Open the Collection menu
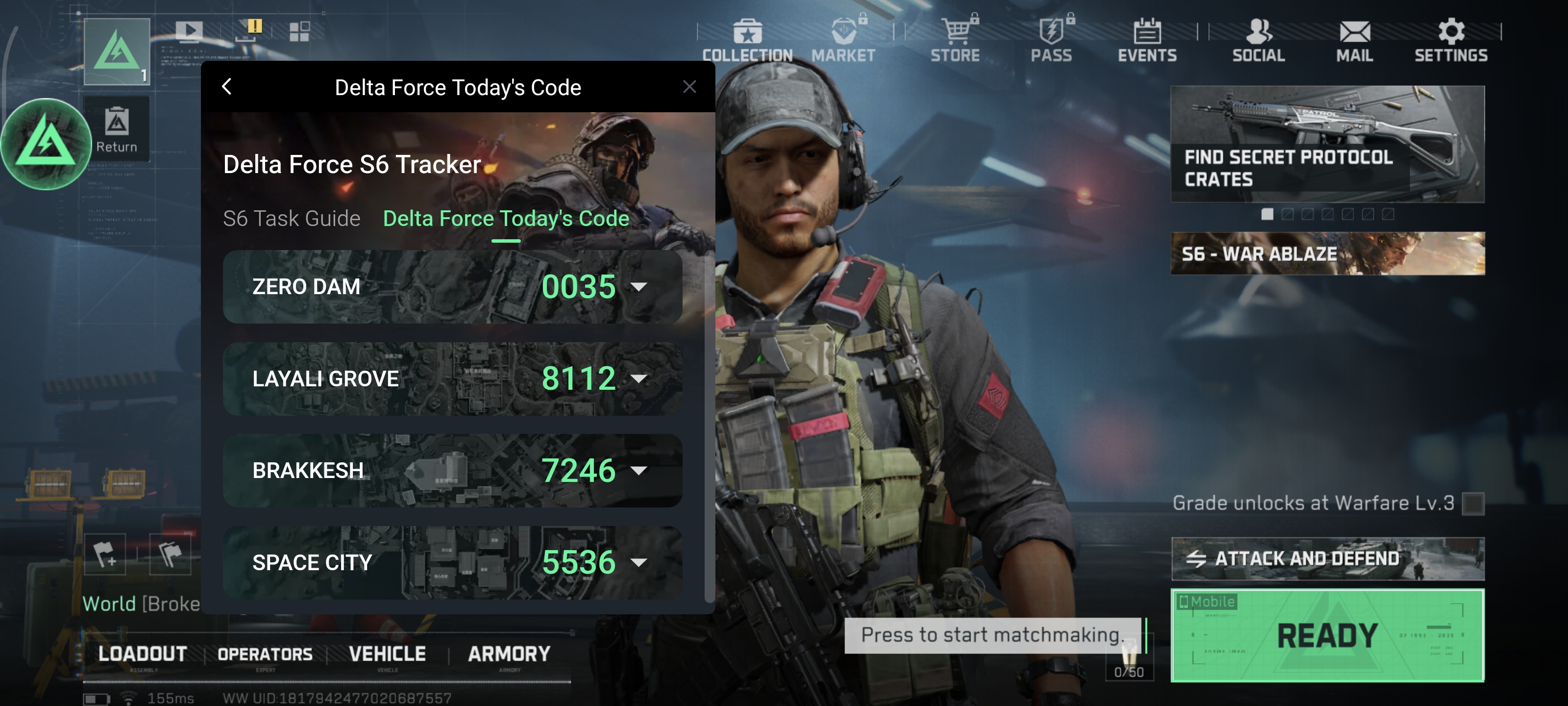This screenshot has width=1568, height=706. (747, 40)
